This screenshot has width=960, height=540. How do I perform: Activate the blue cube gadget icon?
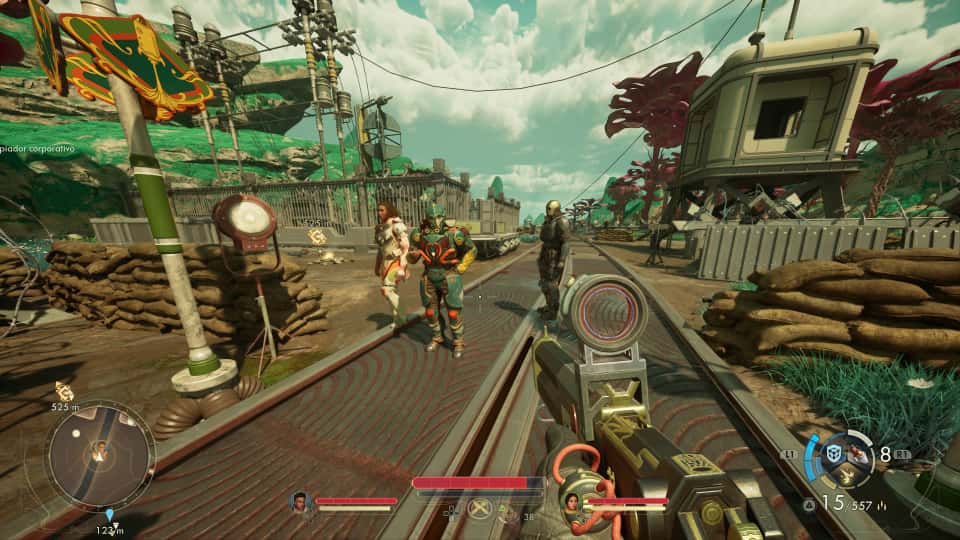(832, 453)
